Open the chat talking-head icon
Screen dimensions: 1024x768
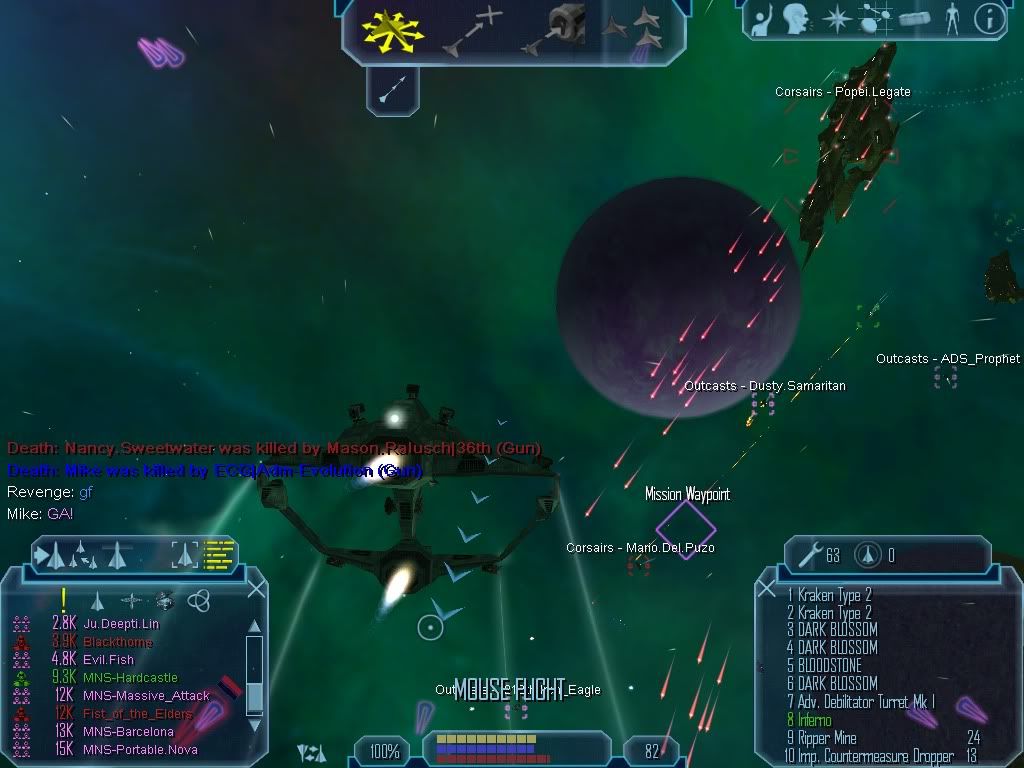click(x=795, y=20)
